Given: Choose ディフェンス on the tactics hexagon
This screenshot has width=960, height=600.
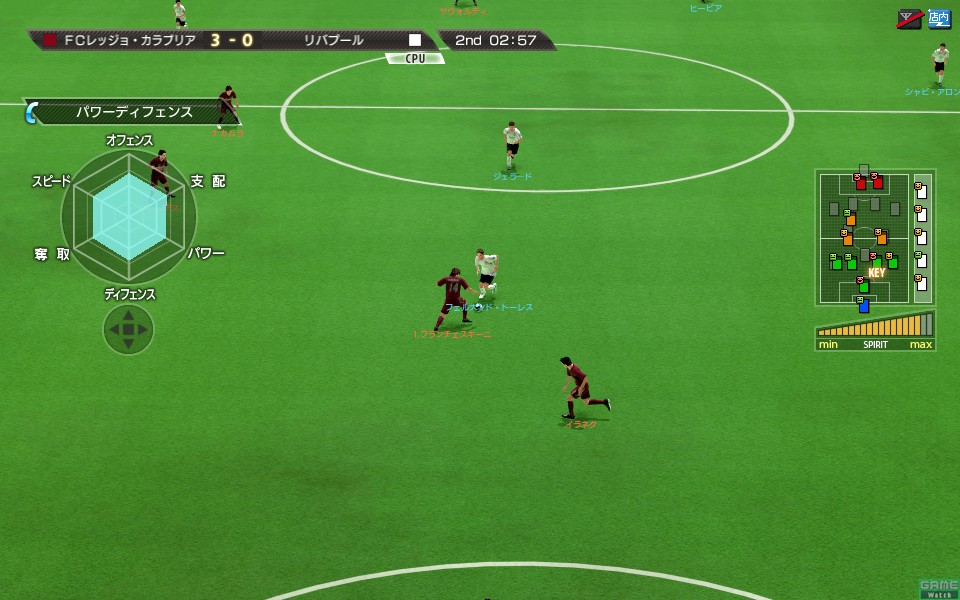Looking at the screenshot, I should [130, 294].
